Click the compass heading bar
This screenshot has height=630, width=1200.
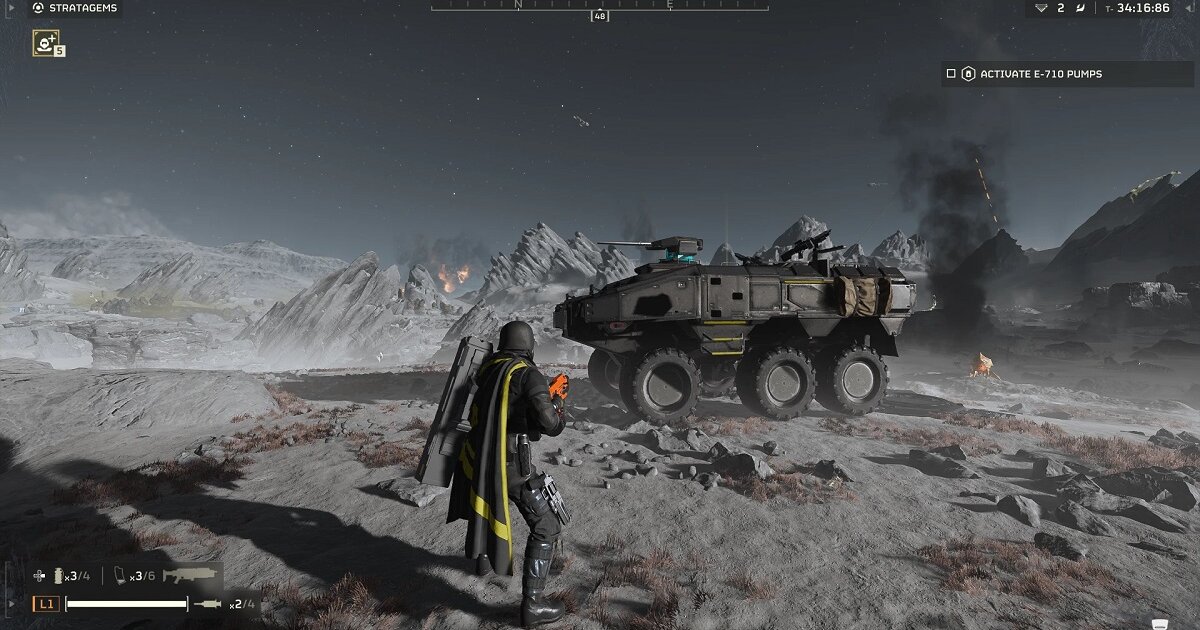coord(598,6)
